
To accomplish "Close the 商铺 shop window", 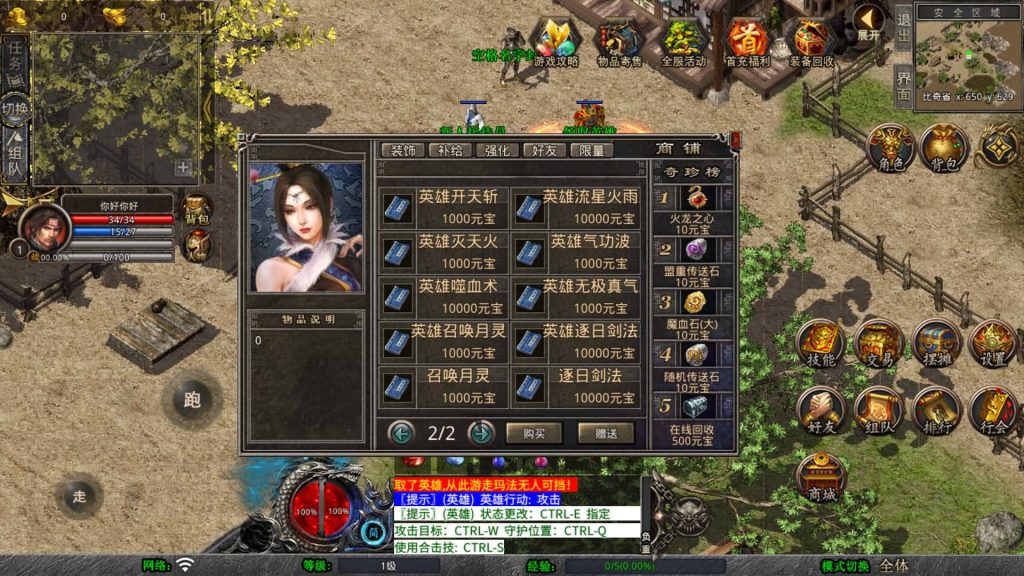I will coord(736,141).
